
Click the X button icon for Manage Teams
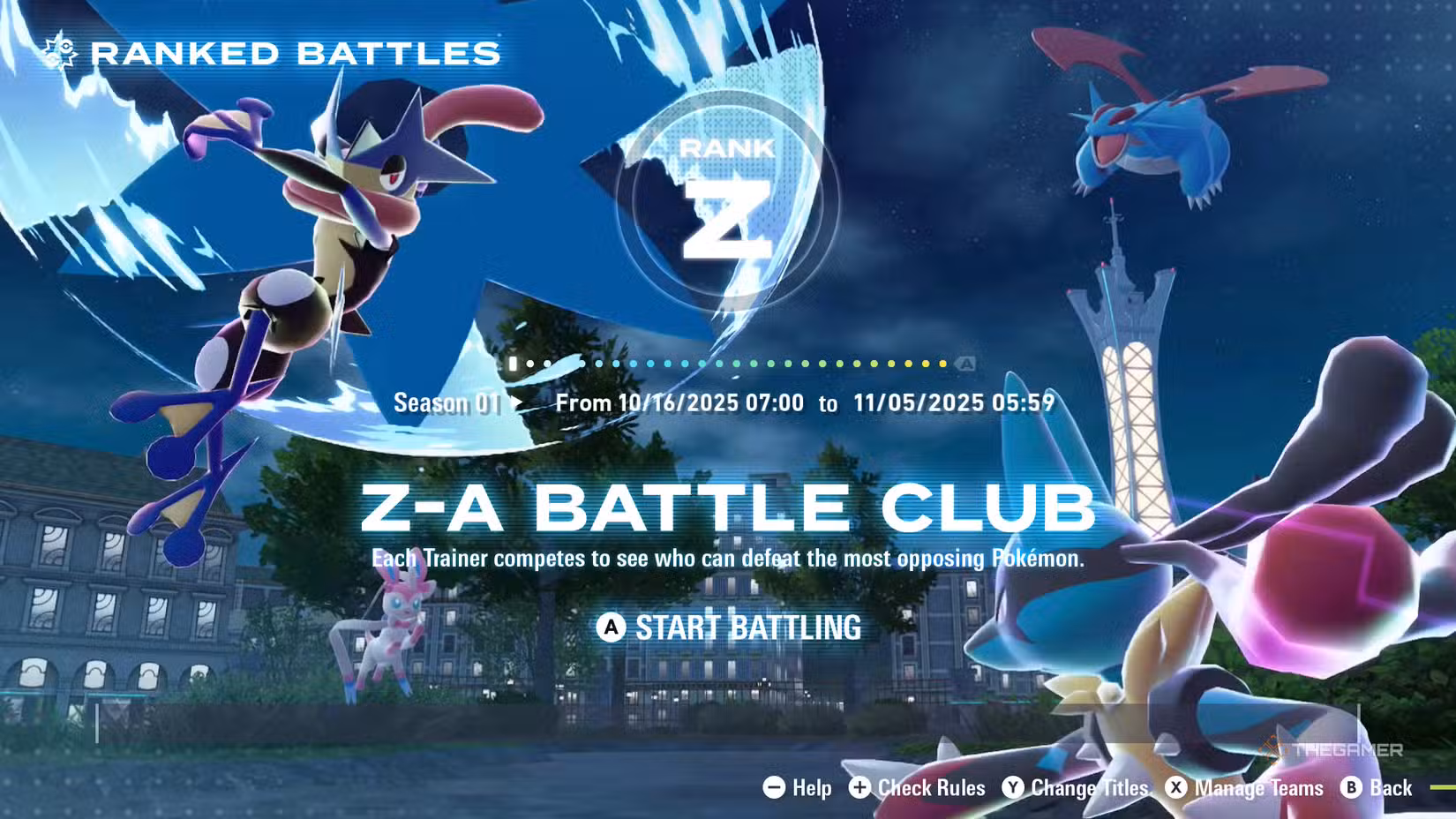(1175, 788)
